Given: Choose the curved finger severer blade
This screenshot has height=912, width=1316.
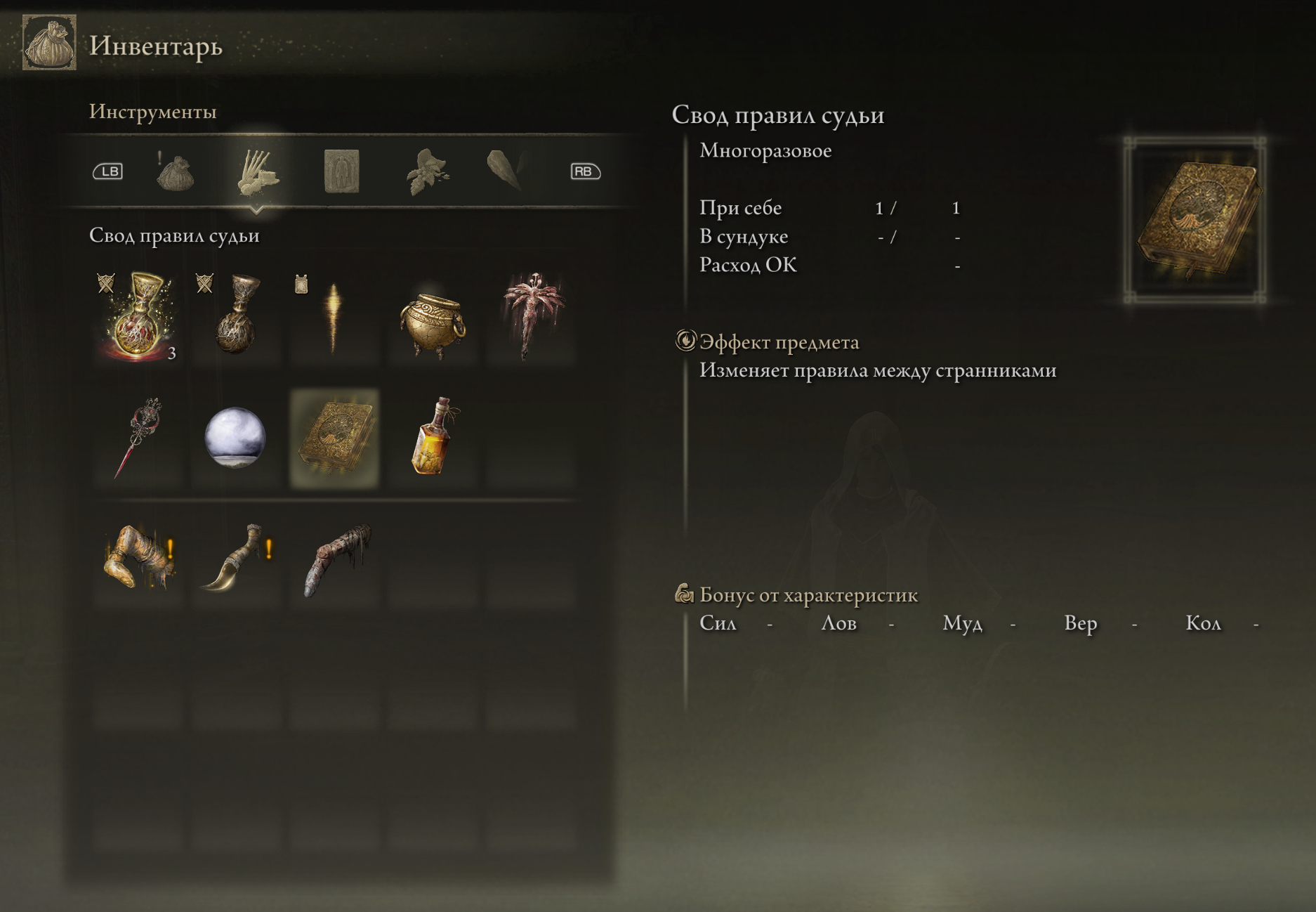Looking at the screenshot, I should pos(235,560).
